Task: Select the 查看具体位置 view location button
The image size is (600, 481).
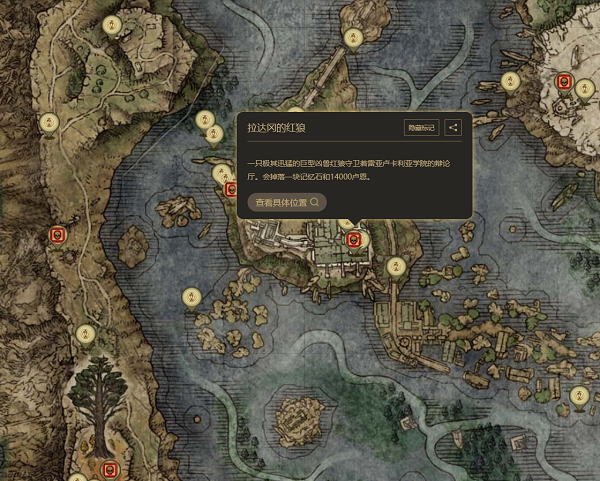Action: 287,202
